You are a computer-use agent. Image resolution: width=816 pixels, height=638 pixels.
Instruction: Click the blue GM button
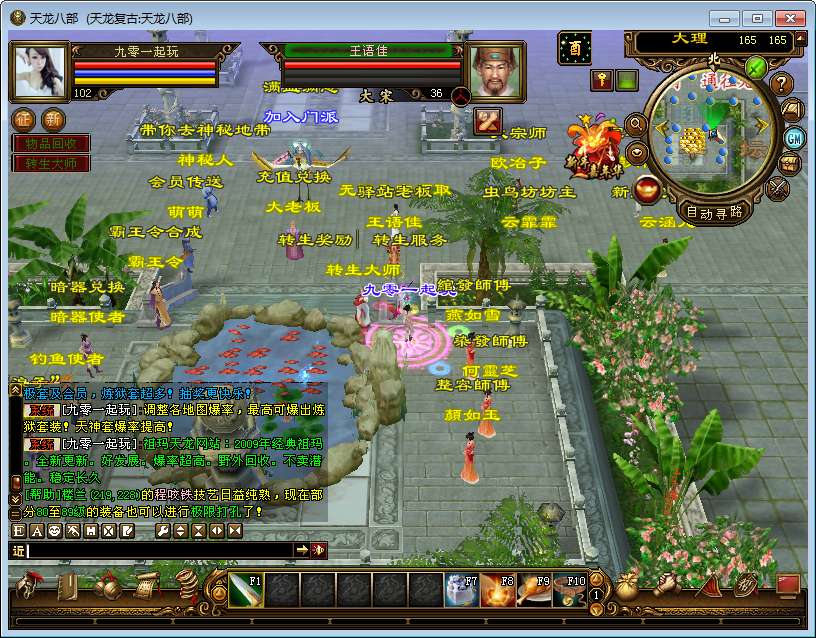point(795,137)
